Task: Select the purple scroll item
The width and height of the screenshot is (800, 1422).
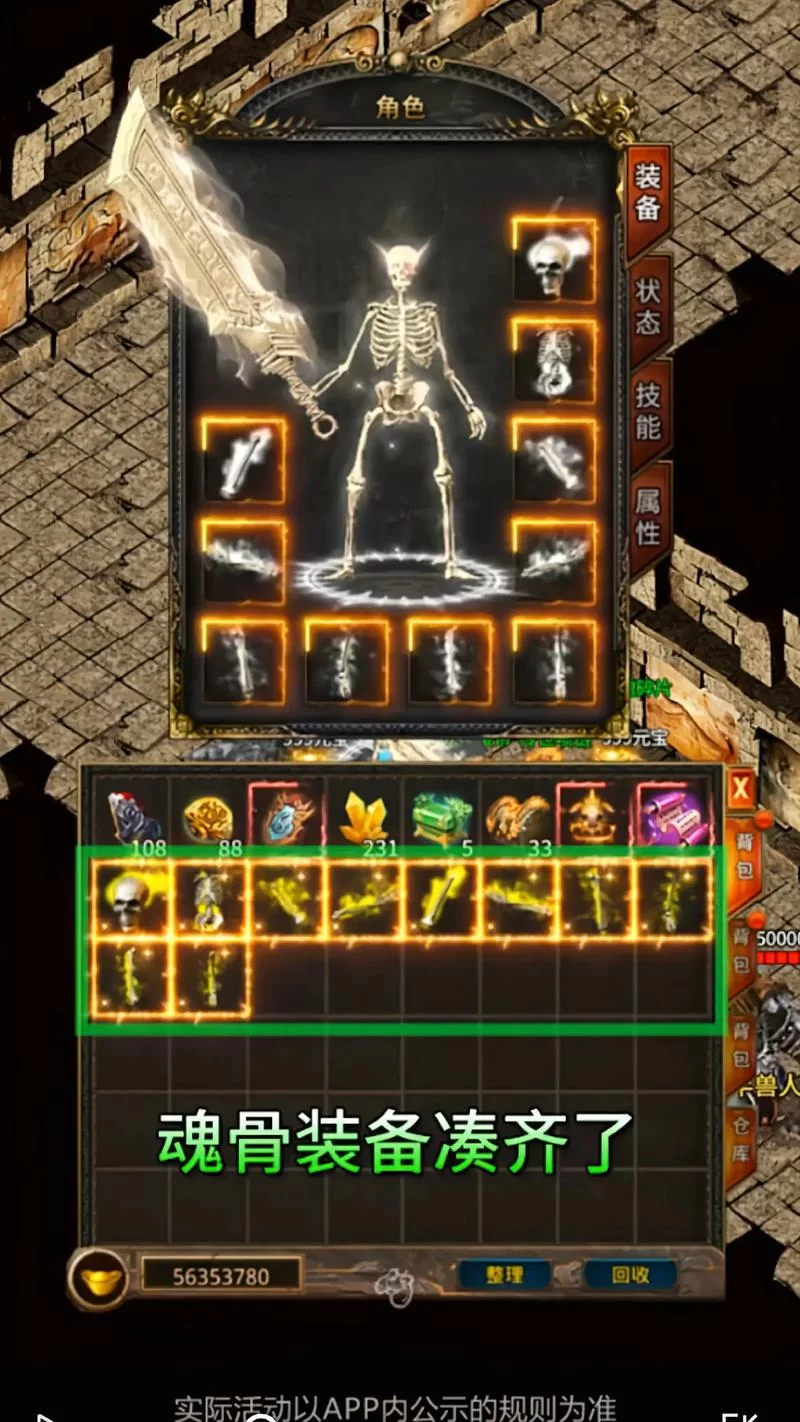Action: [675, 818]
